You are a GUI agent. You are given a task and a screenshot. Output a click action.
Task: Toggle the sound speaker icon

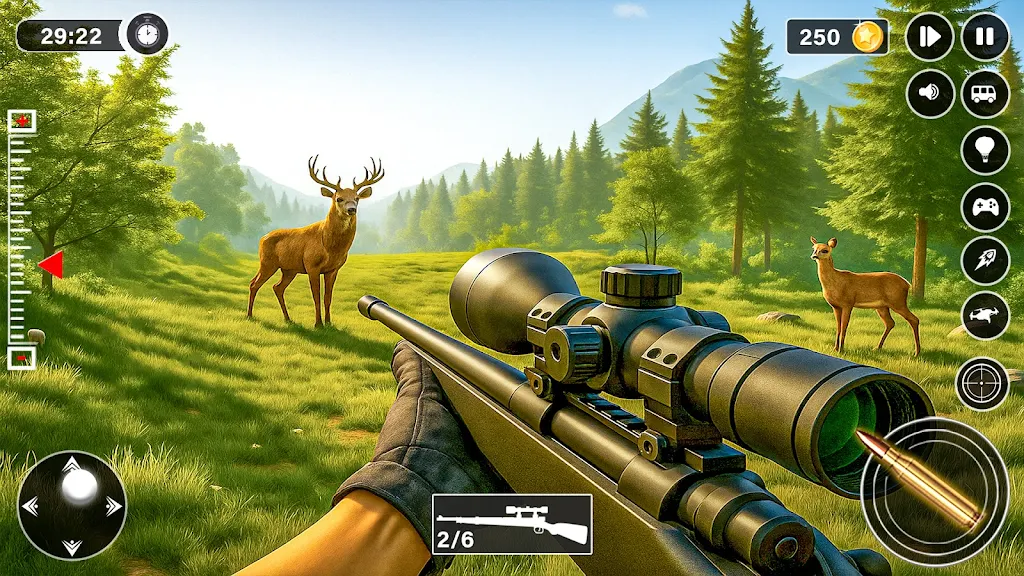click(x=930, y=94)
